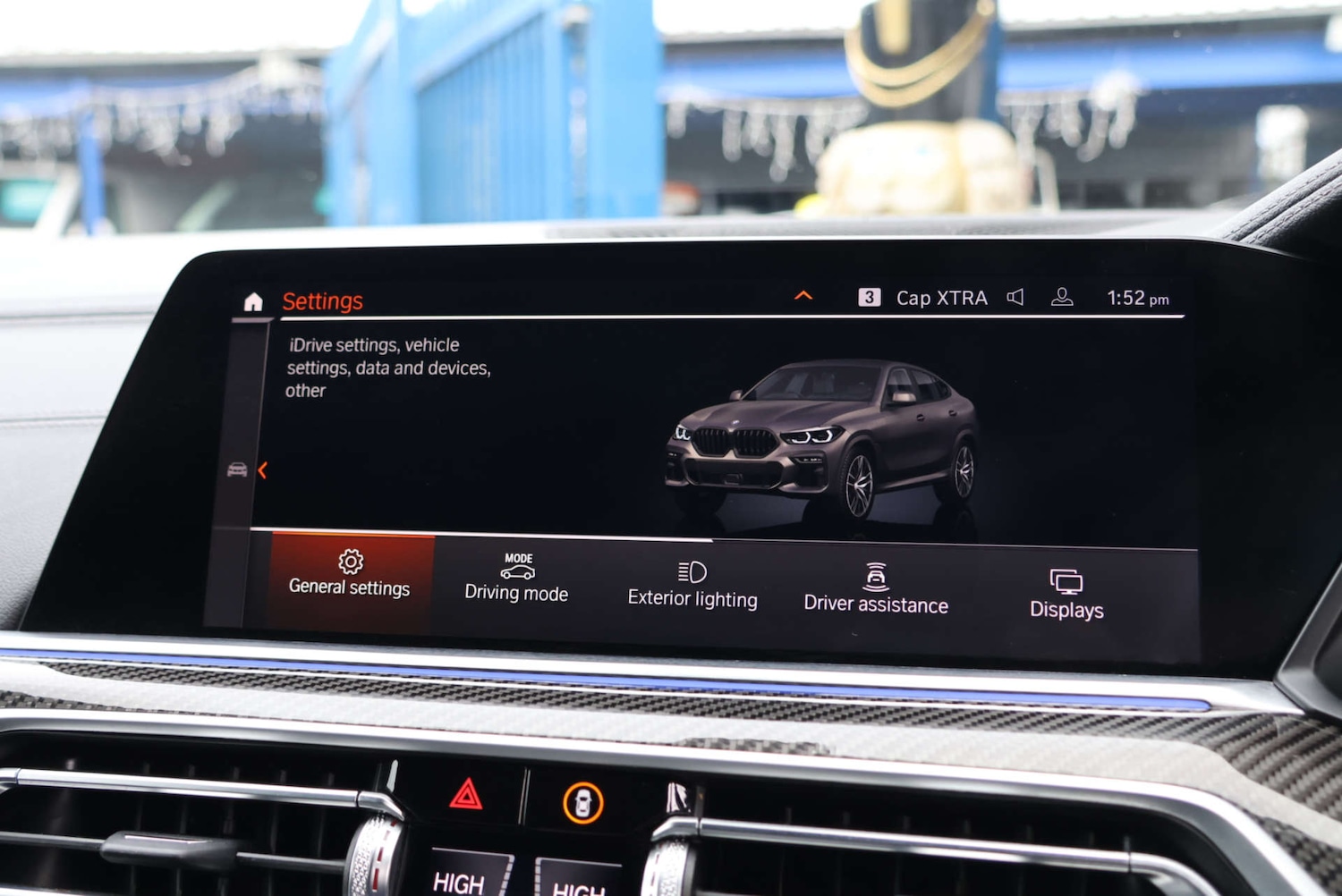Viewport: 1342px width, 896px height.
Task: Switch to the Displays tab
Action: point(1066,592)
